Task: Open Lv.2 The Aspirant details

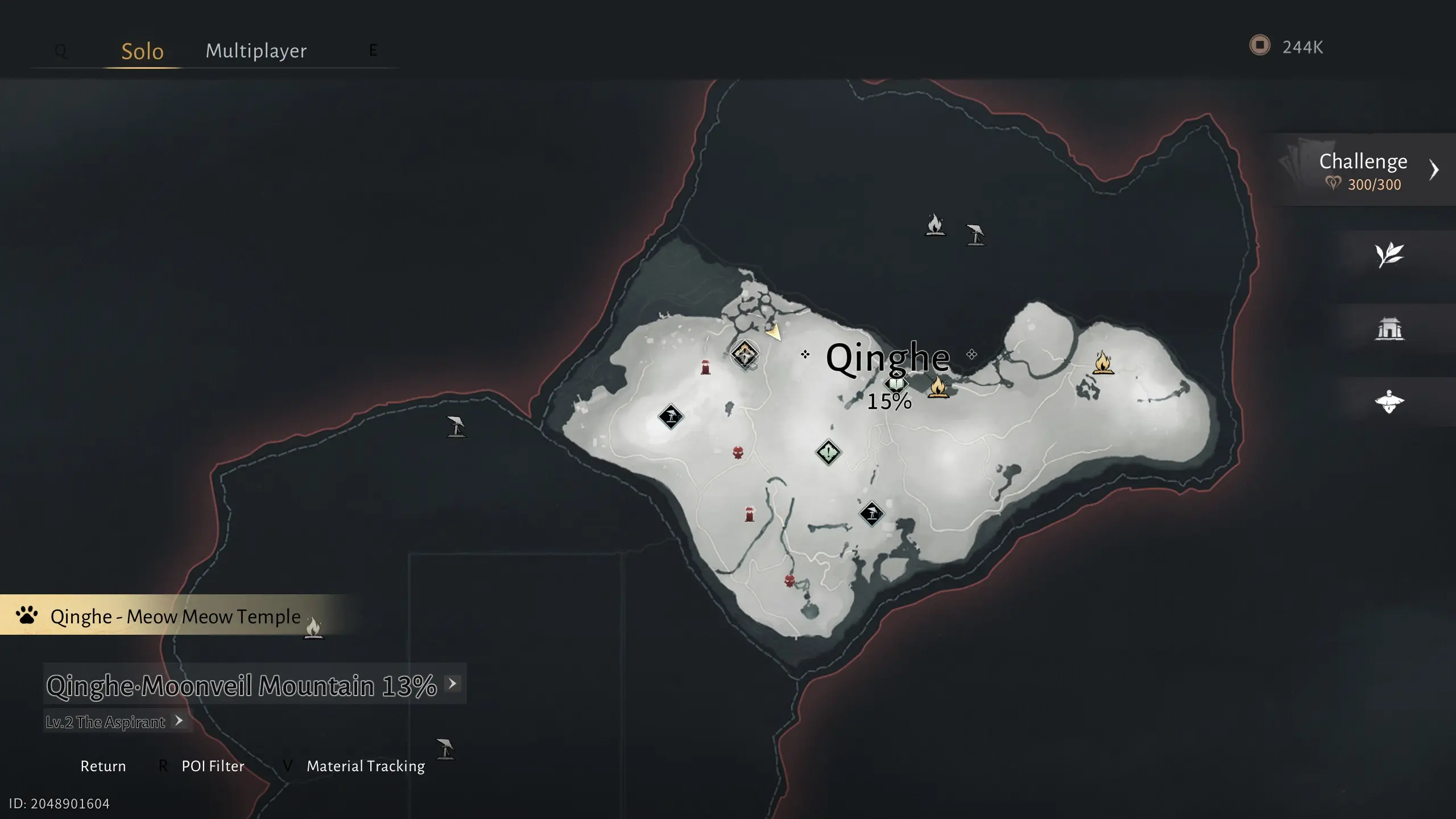Action: point(179,721)
